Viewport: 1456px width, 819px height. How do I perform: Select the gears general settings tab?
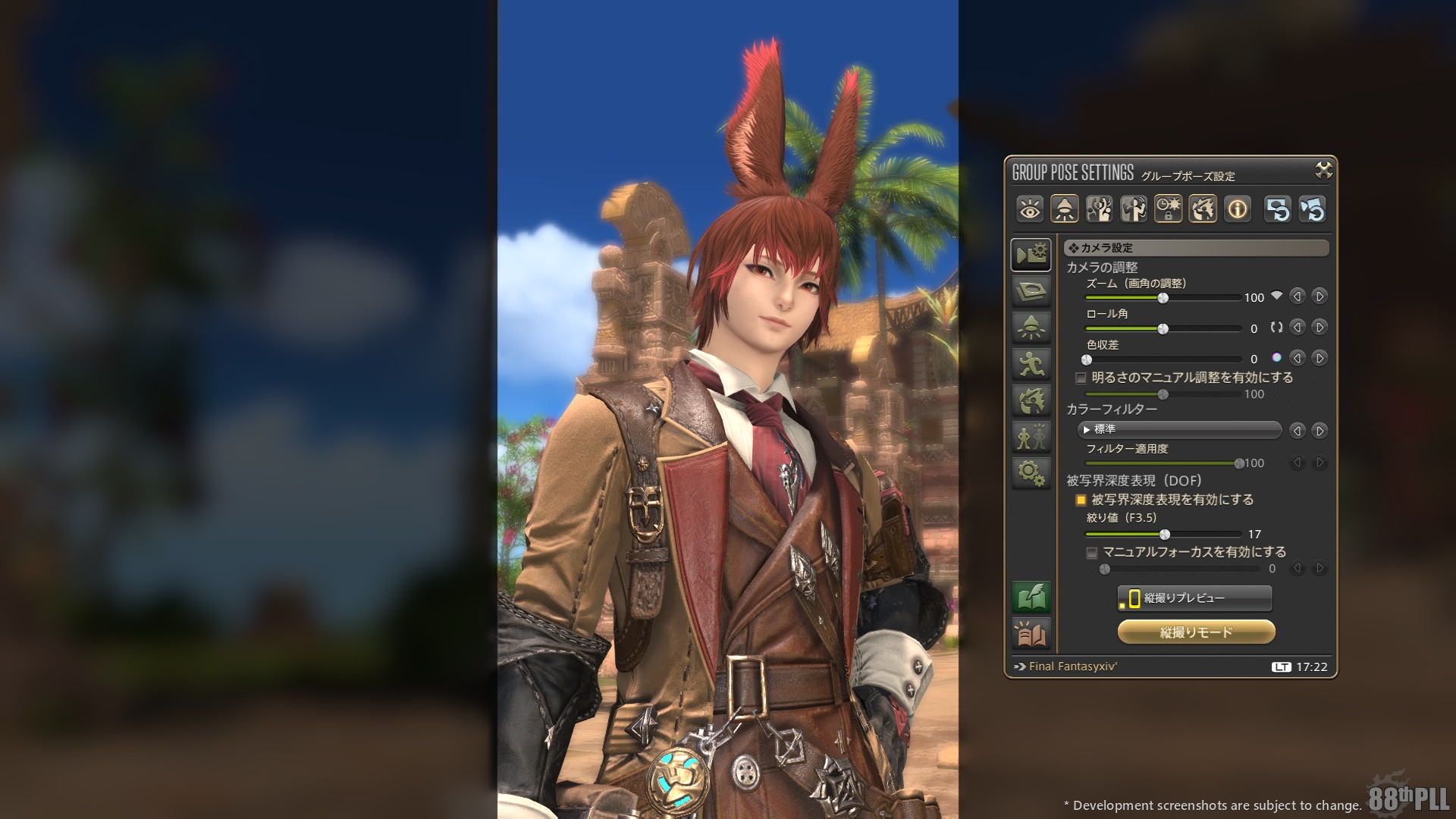[x=1031, y=472]
